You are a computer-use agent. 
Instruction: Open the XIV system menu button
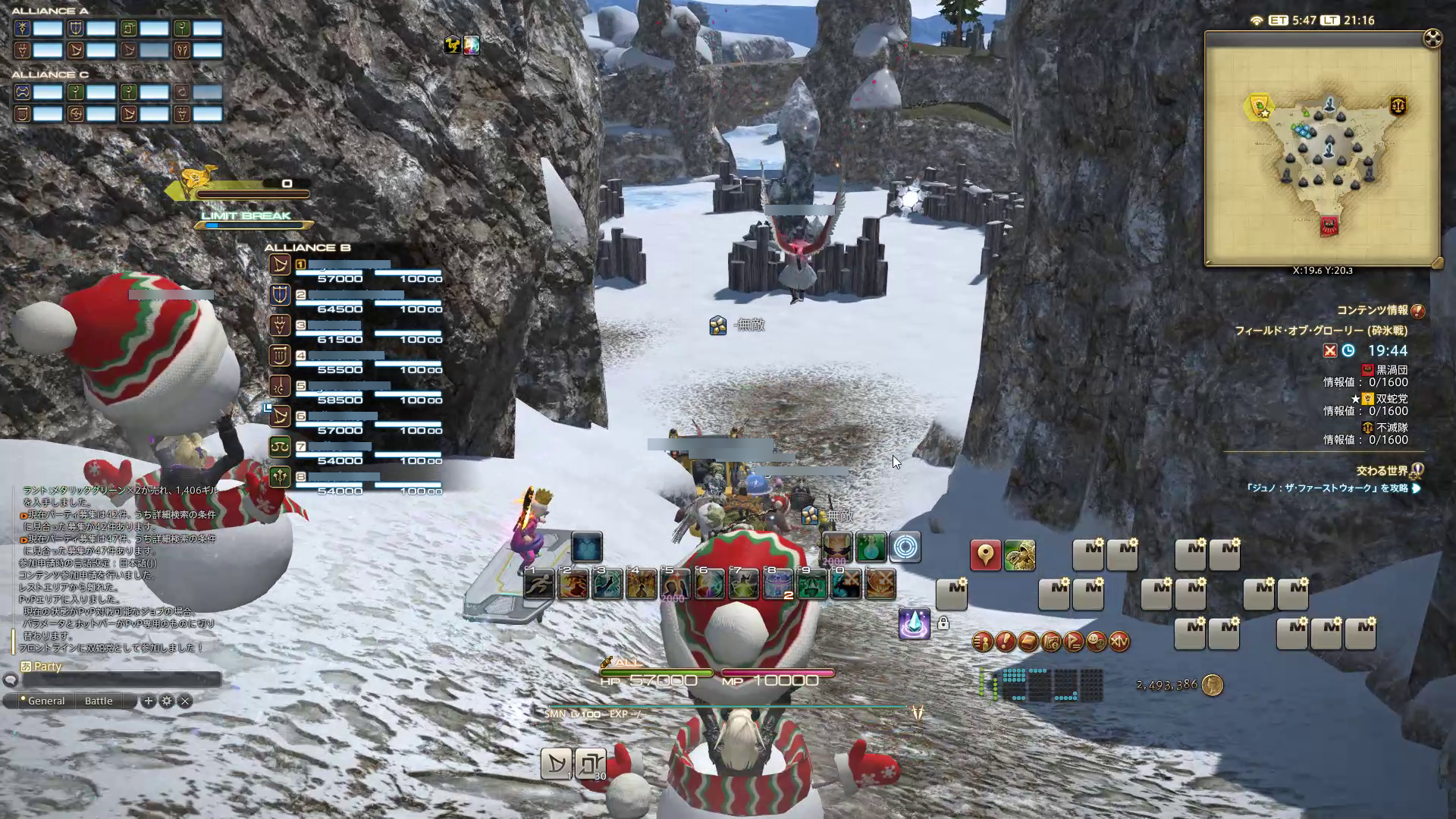coord(1119,642)
